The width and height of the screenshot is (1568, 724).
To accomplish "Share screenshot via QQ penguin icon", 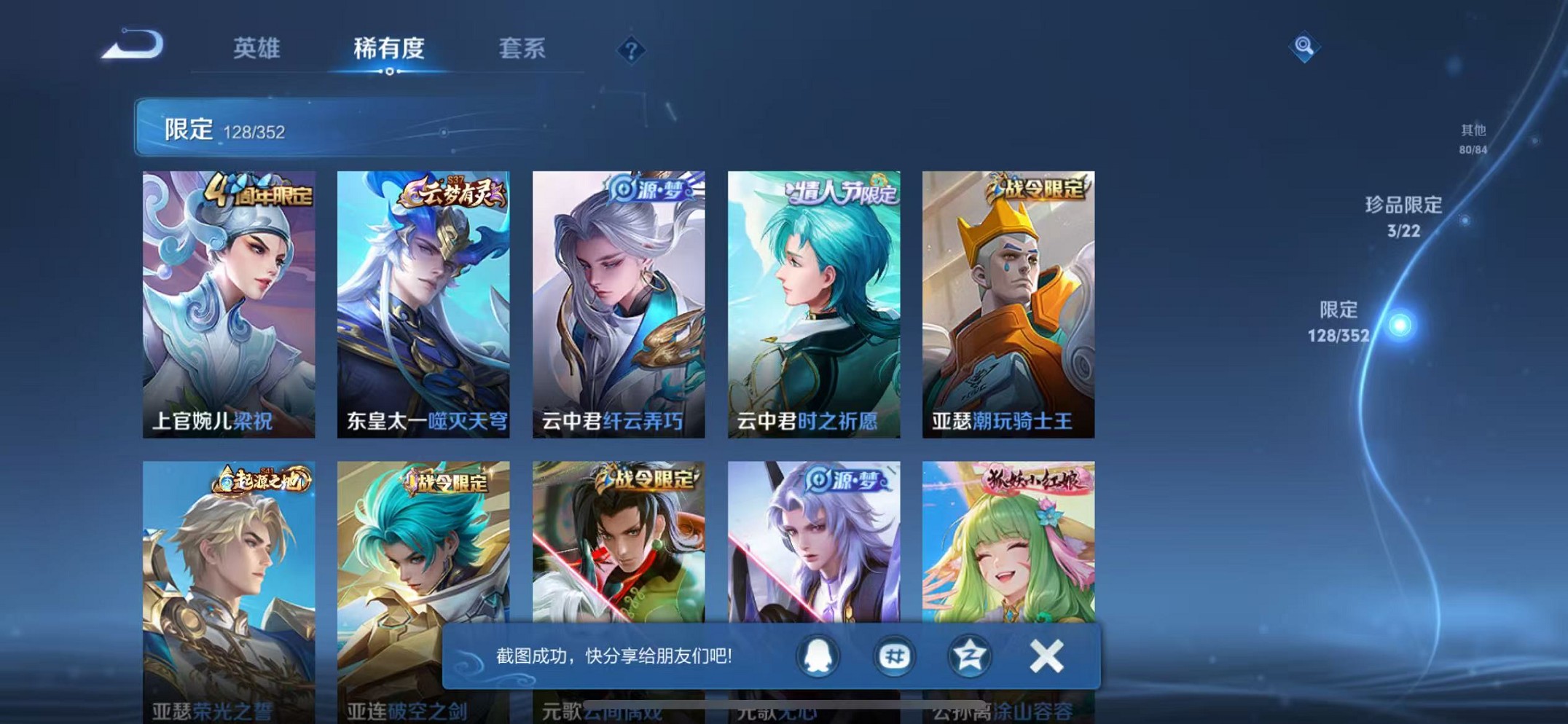I will click(817, 656).
